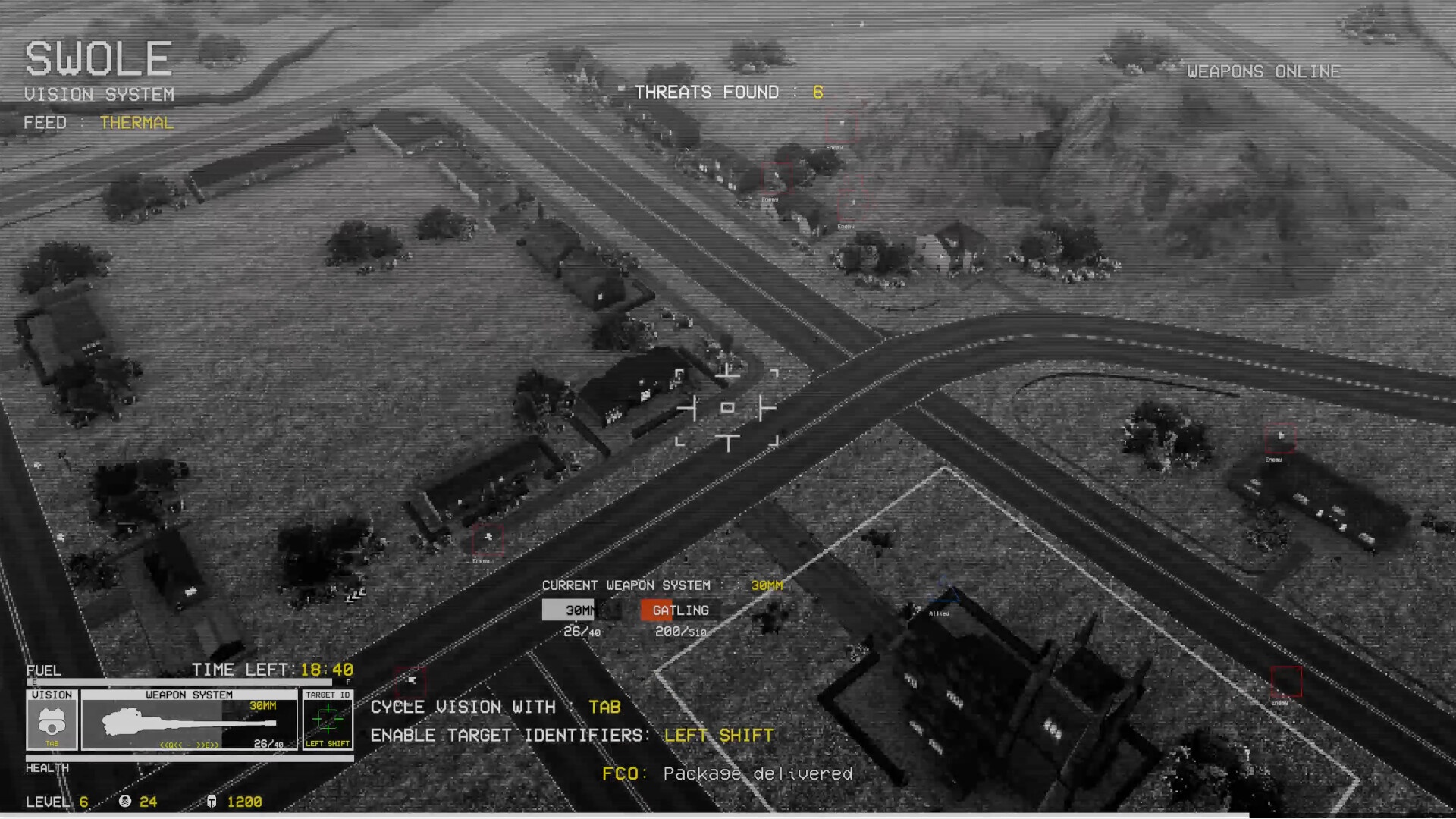The height and width of the screenshot is (819, 1456).
Task: Select the 30MM weapon box
Action: (x=579, y=610)
